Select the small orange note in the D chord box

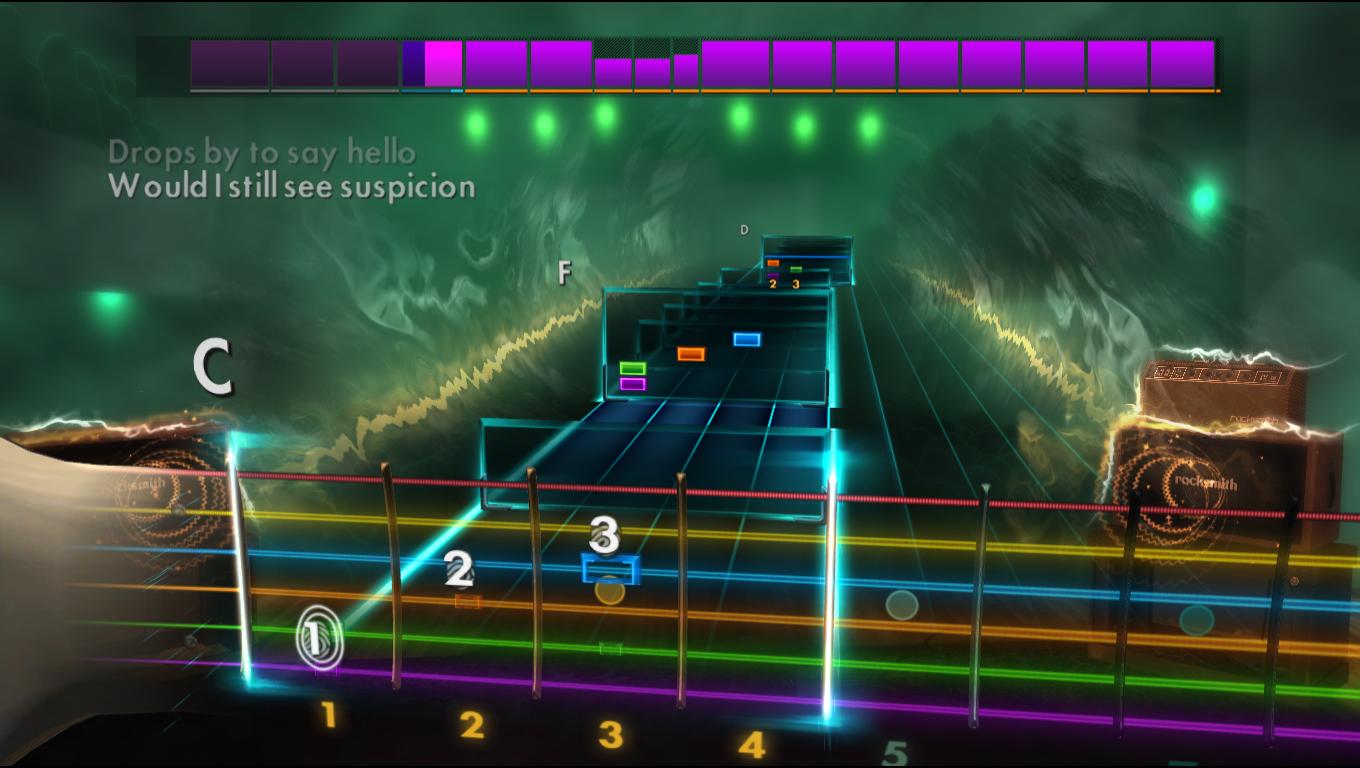(775, 264)
